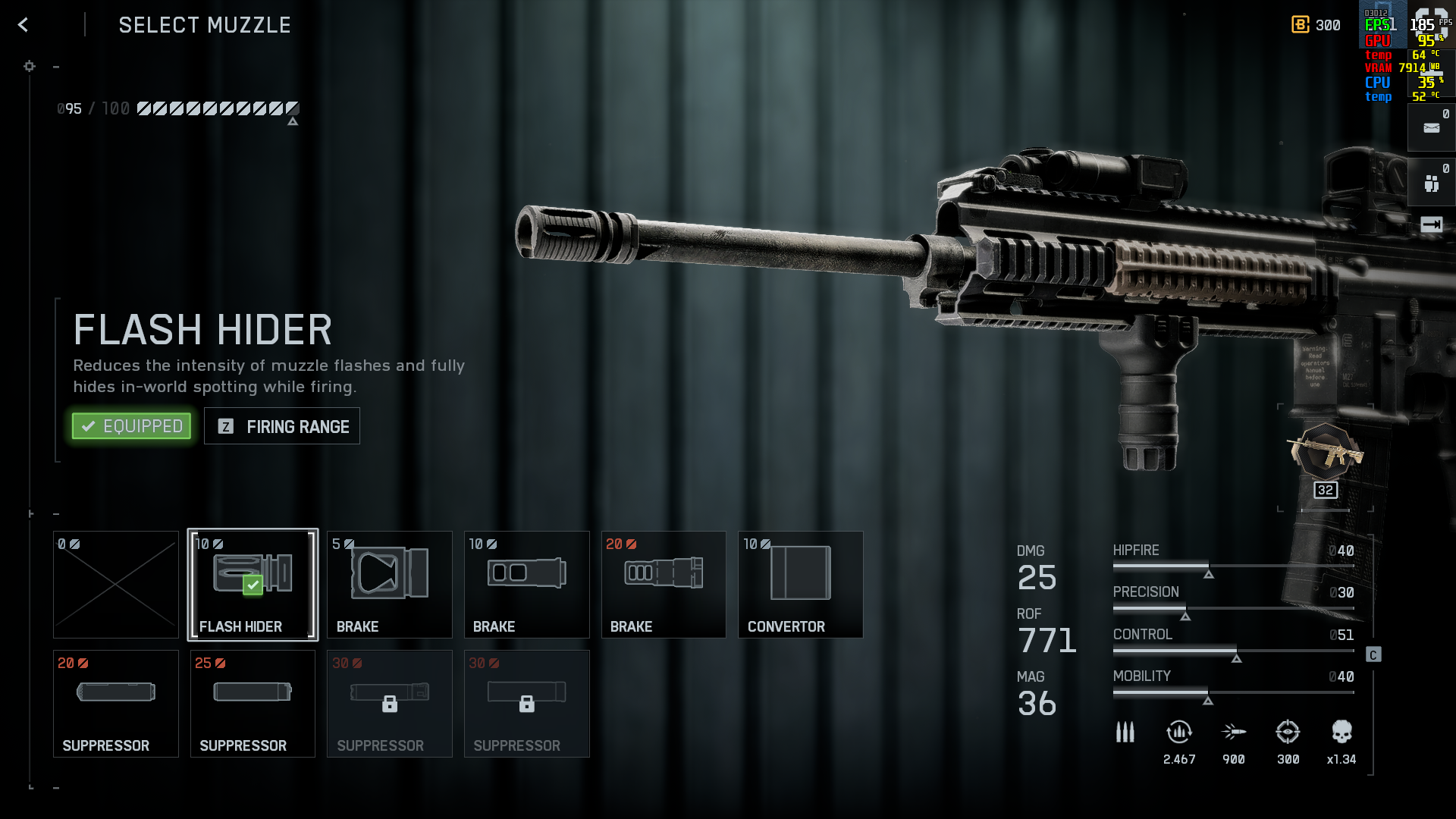This screenshot has width=1456, height=819.
Task: Click the green Equipped button
Action: pos(132,426)
